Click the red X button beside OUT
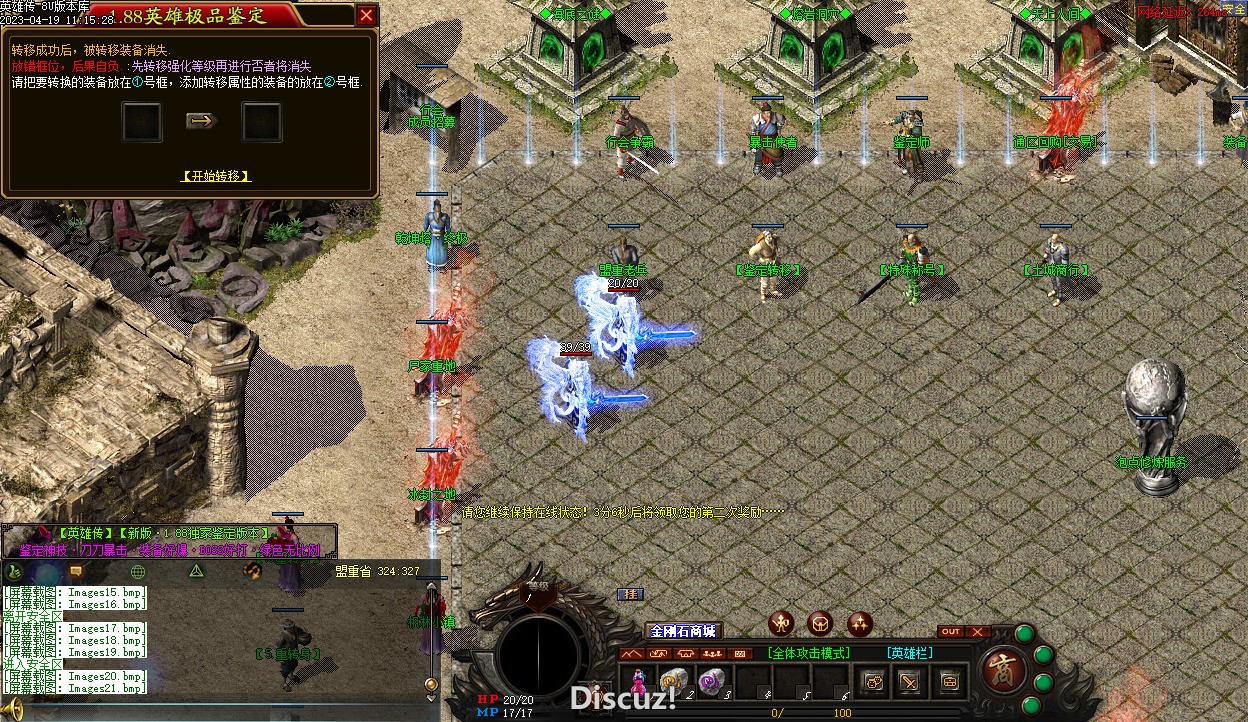 [977, 632]
